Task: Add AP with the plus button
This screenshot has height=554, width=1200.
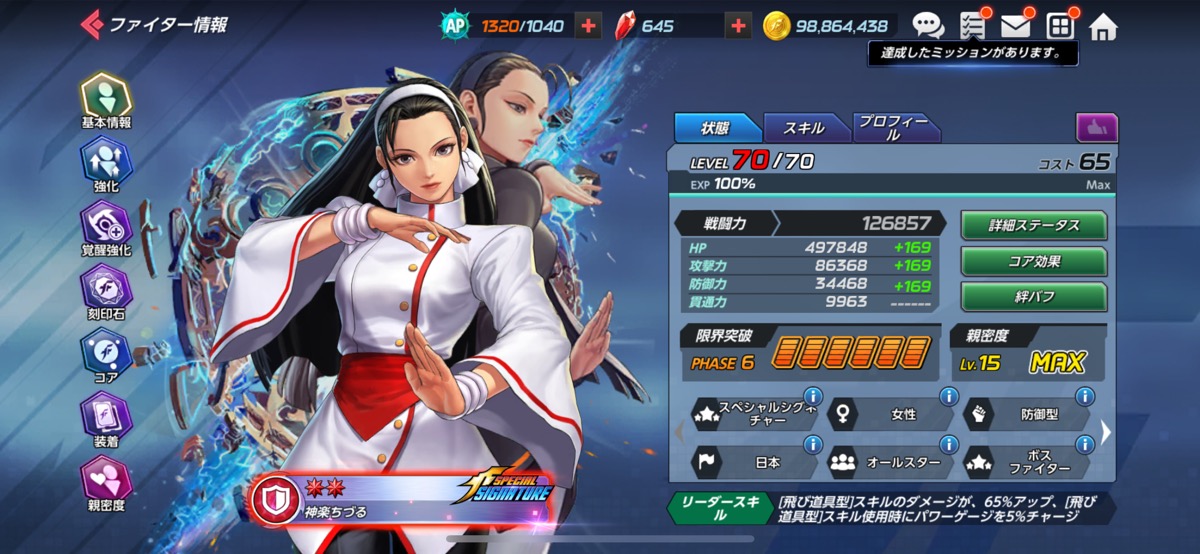Action: pos(588,26)
